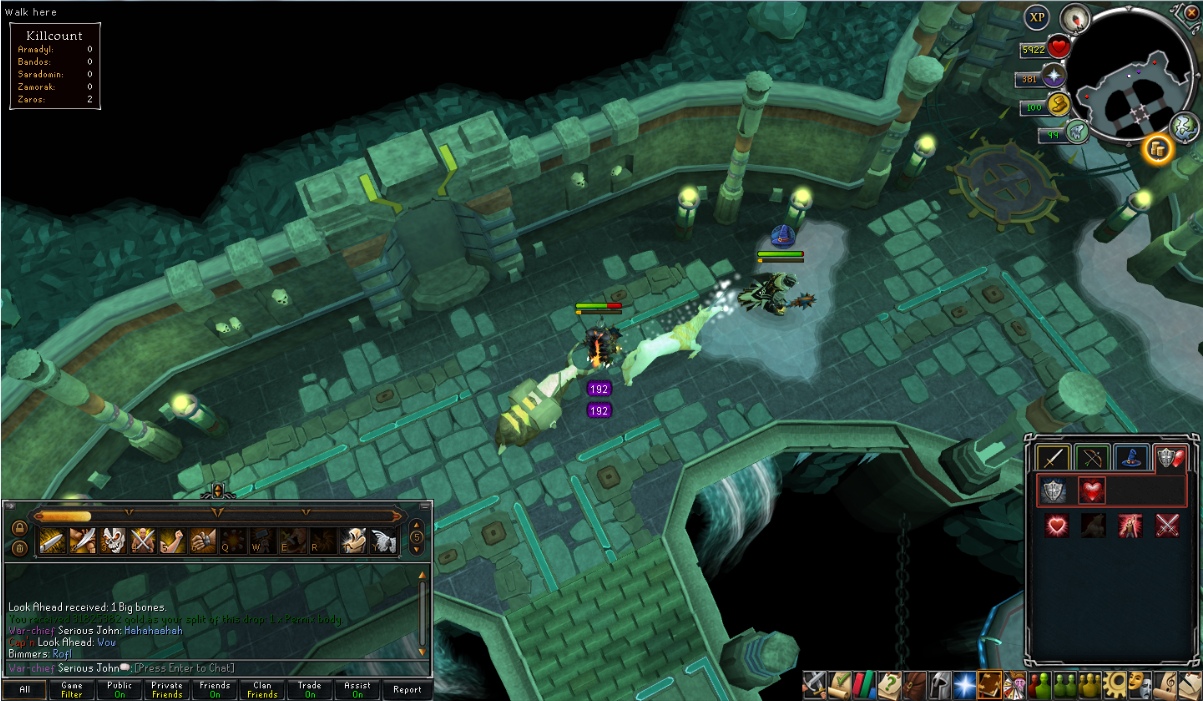
Task: Open the settings gear icon
Action: point(1116,684)
